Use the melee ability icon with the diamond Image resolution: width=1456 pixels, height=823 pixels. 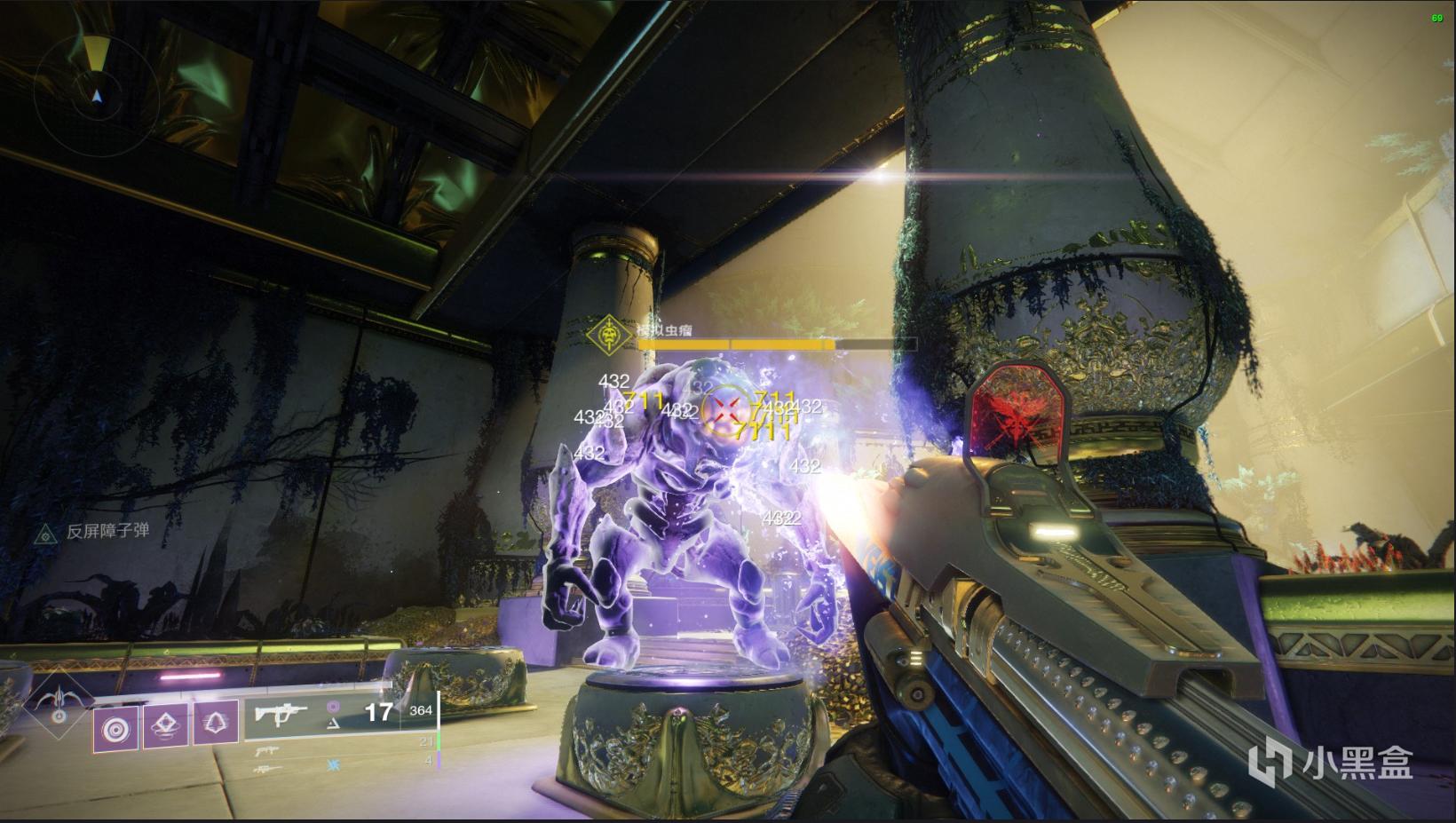166,726
